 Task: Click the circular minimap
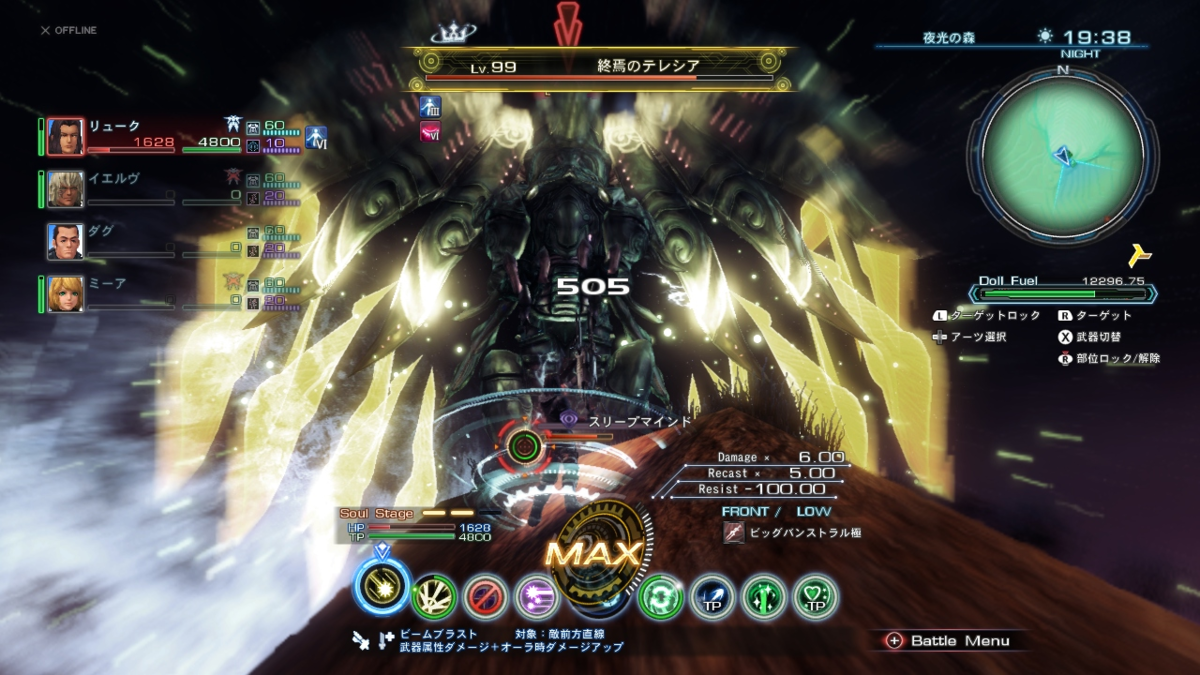tap(1062, 154)
